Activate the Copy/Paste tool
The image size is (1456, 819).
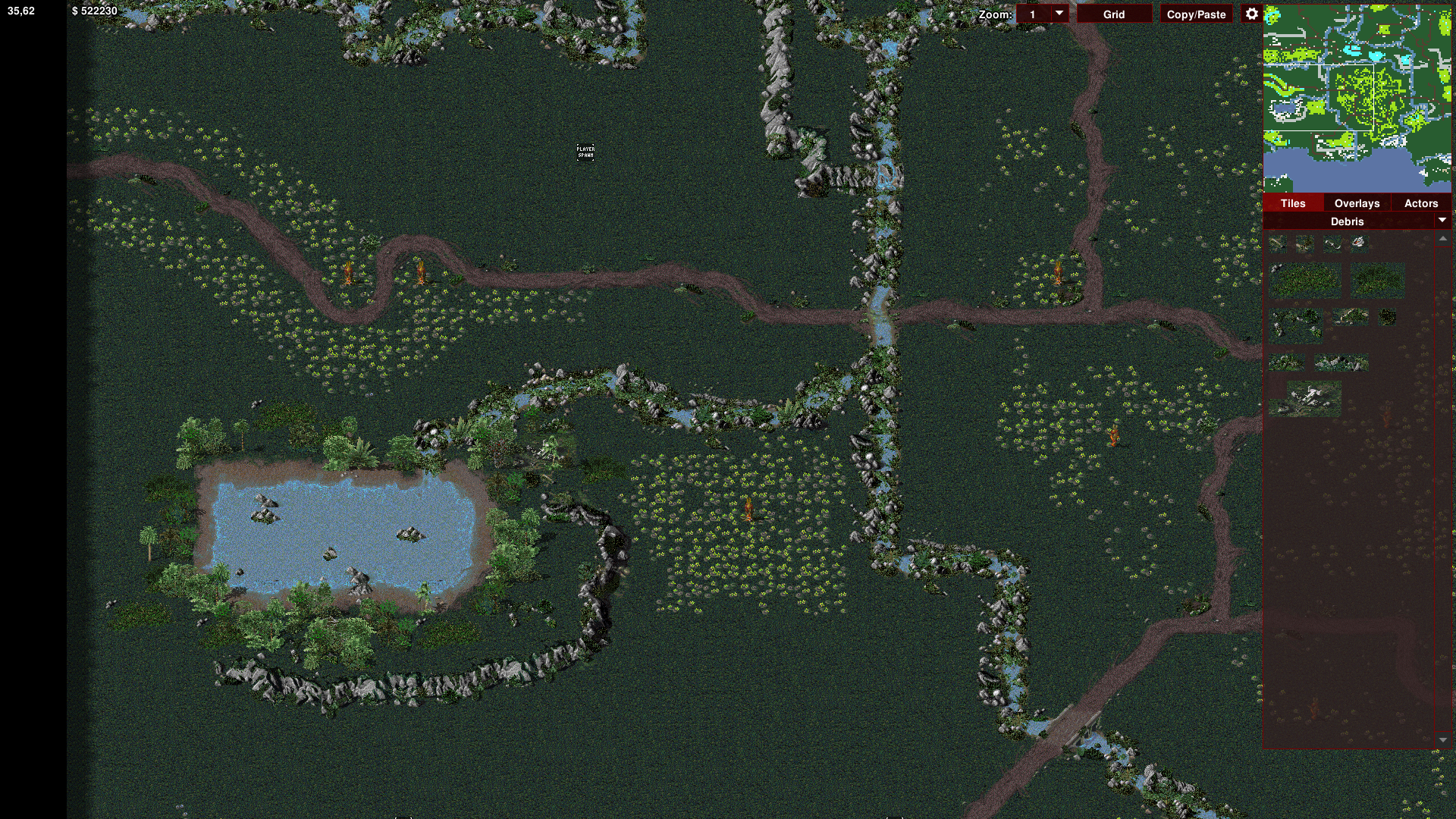click(1196, 14)
